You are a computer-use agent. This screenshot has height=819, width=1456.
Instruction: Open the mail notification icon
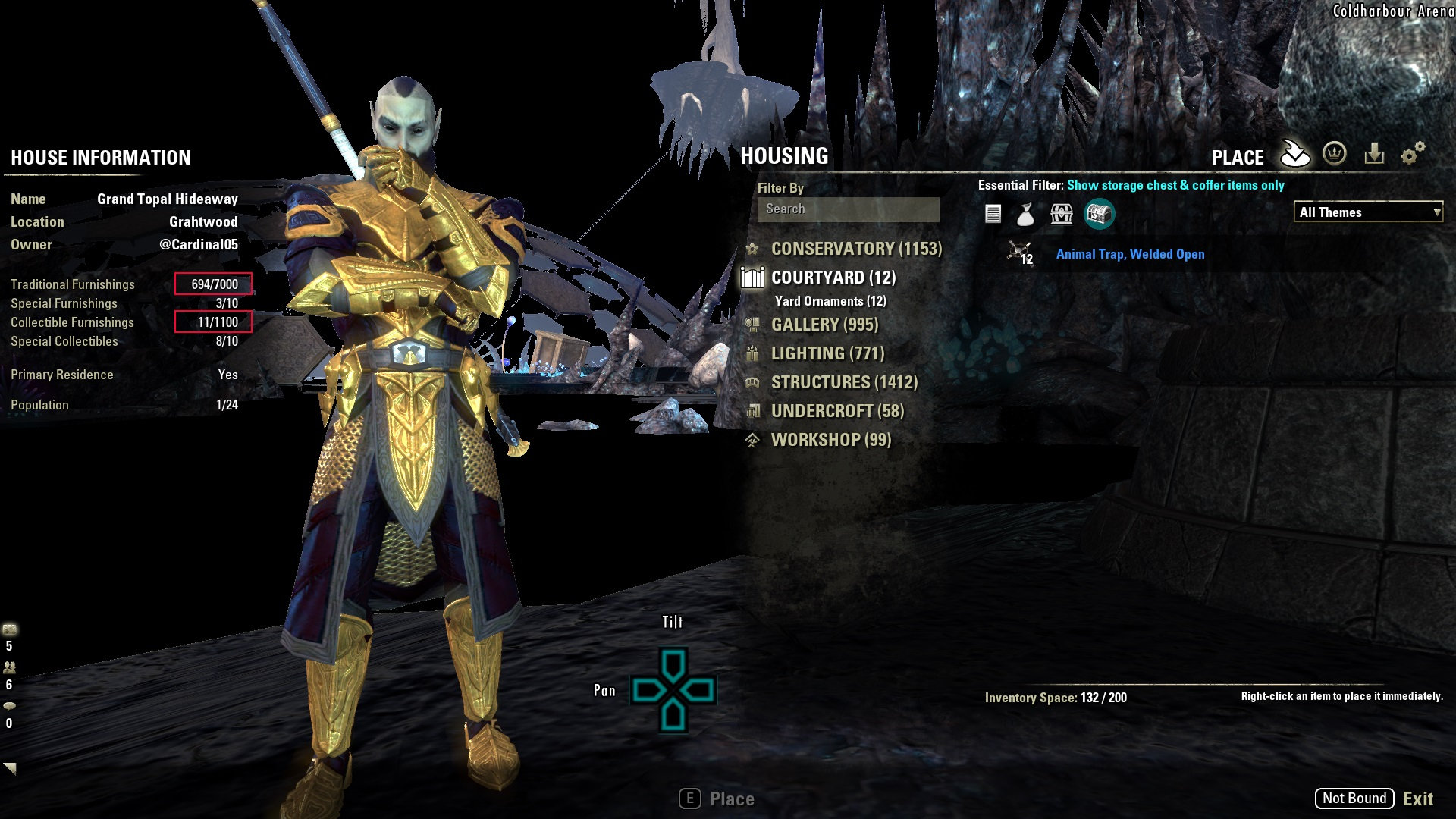click(x=10, y=629)
